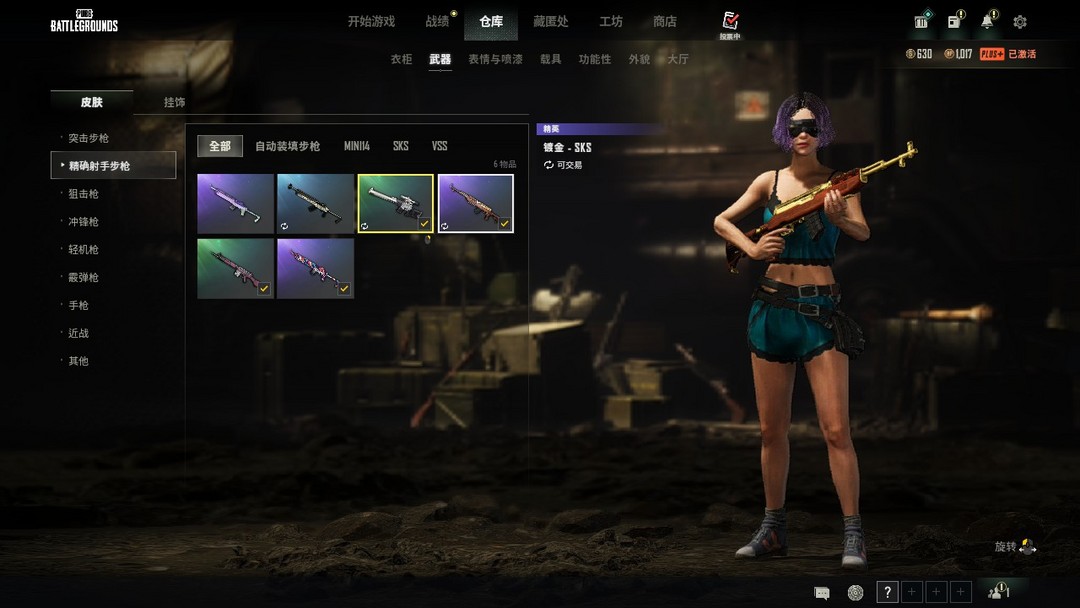Switch to 表情与喷漆 emotes sub-tab
Viewport: 1080px width, 608px height.
(x=495, y=59)
